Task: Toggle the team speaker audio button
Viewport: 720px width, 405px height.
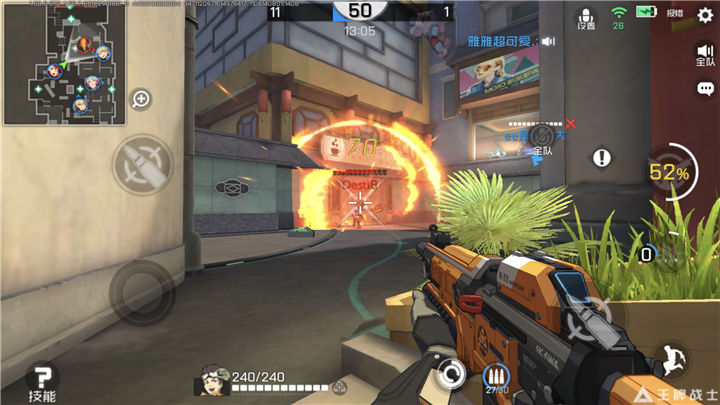Action: (x=704, y=53)
